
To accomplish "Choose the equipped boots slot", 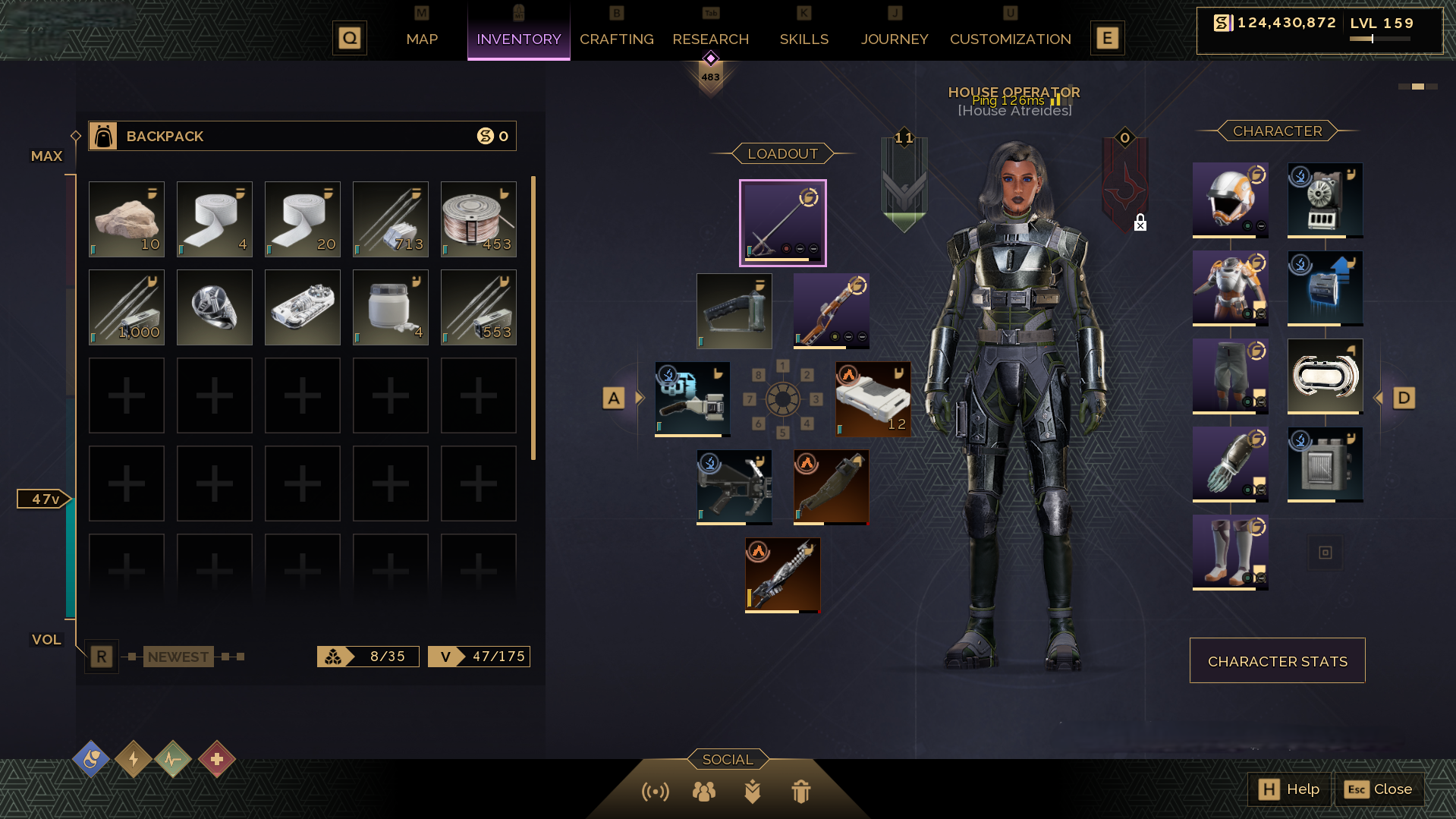I will (1230, 552).
